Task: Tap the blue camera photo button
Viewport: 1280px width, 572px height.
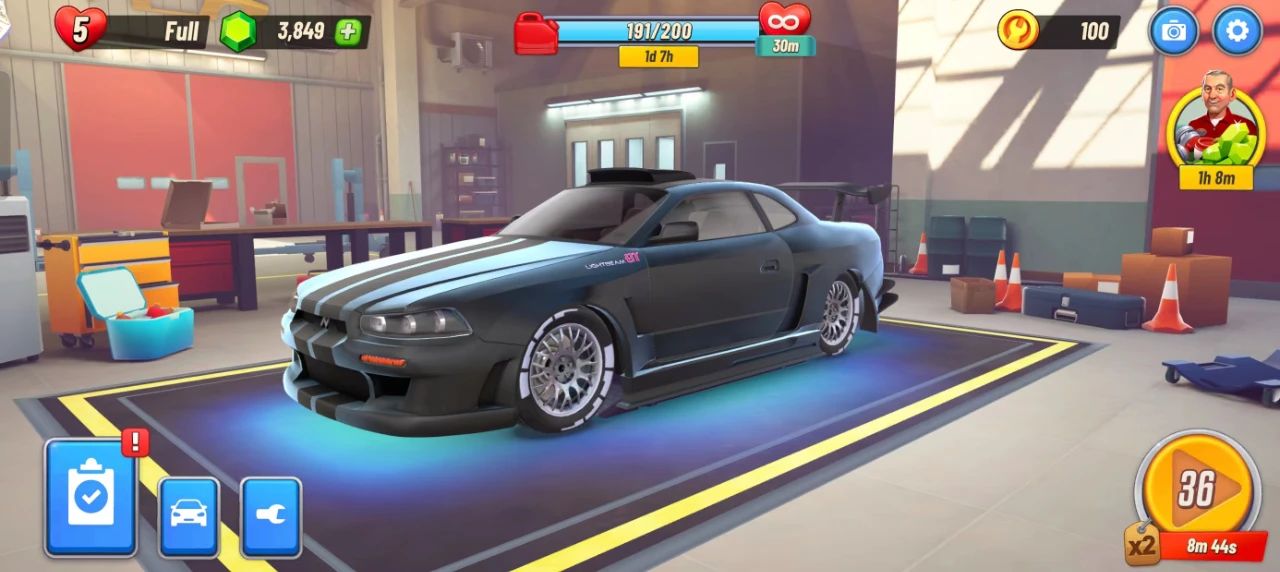Action: click(1173, 31)
